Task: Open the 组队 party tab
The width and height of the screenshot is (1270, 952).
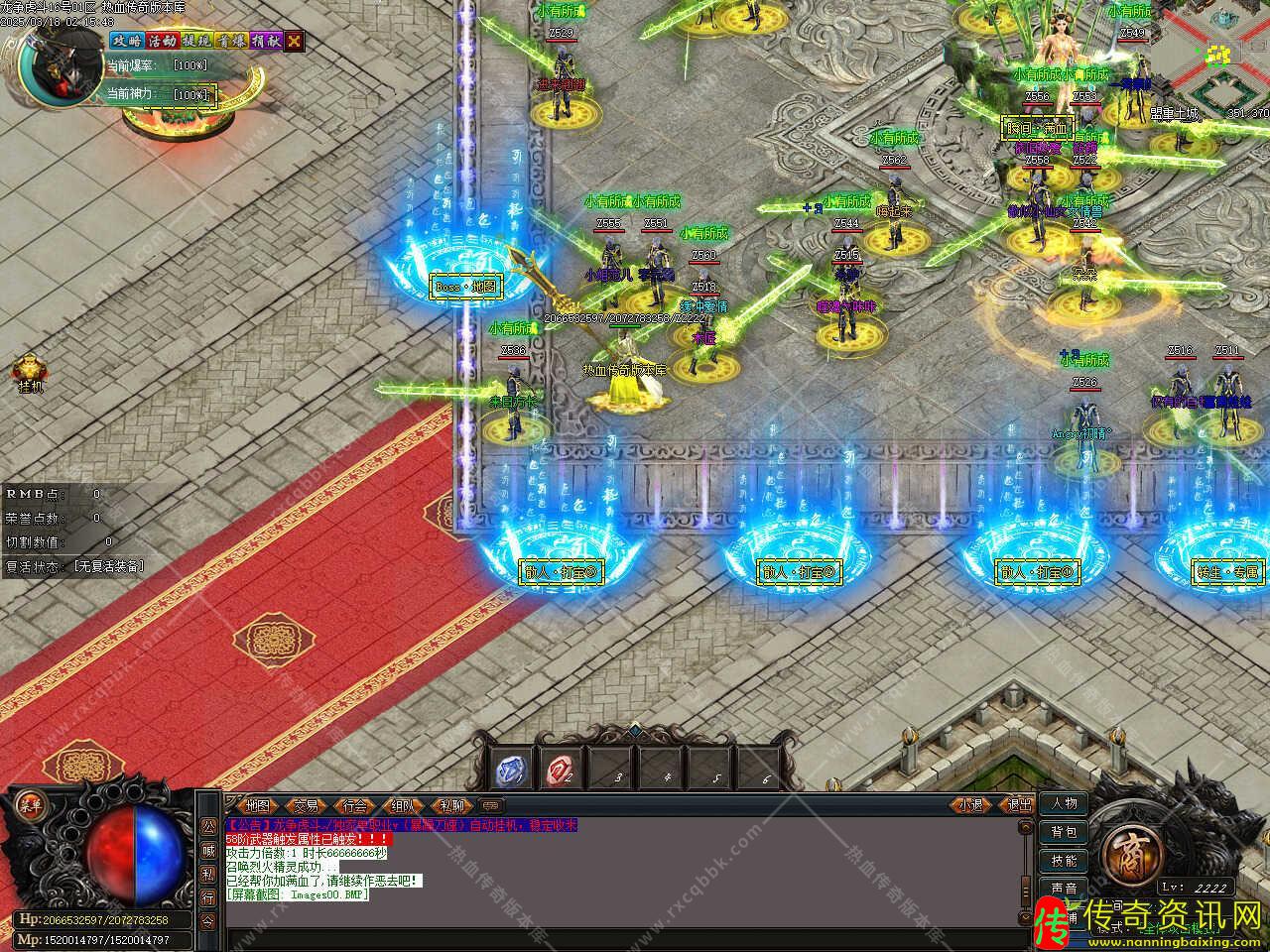Action: [x=403, y=805]
